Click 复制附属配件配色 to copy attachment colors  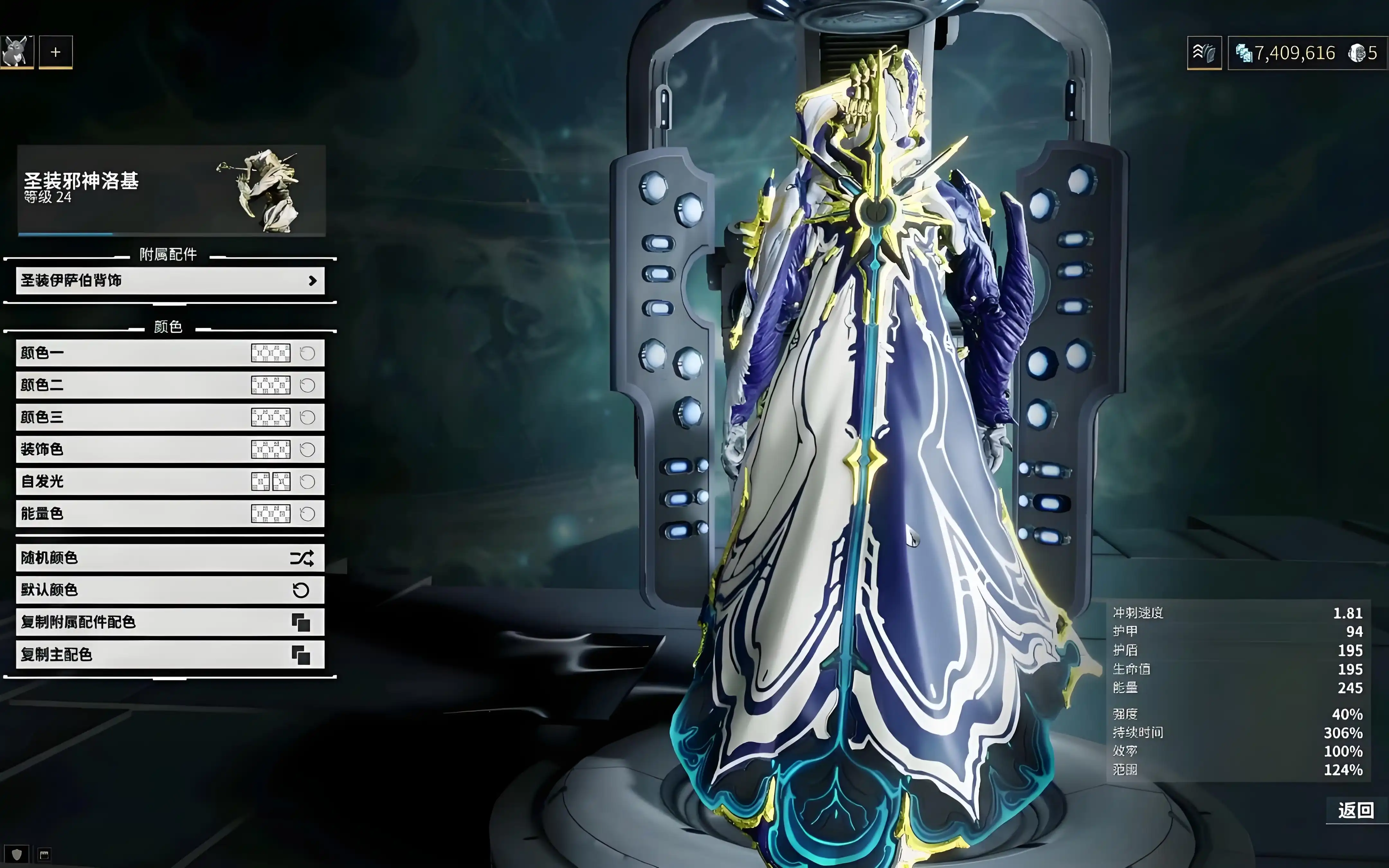(170, 622)
